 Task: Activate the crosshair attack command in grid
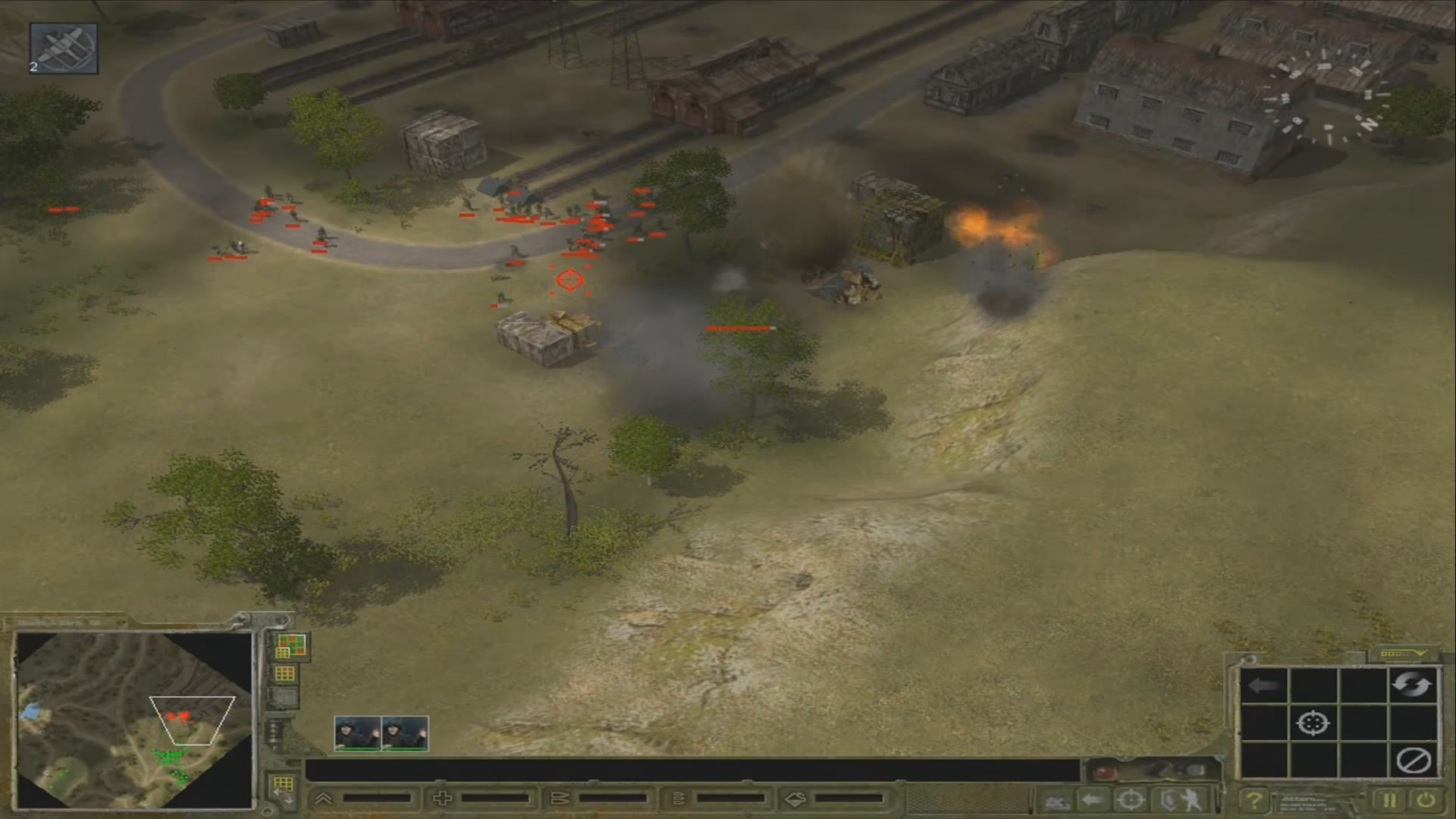coord(1313,723)
